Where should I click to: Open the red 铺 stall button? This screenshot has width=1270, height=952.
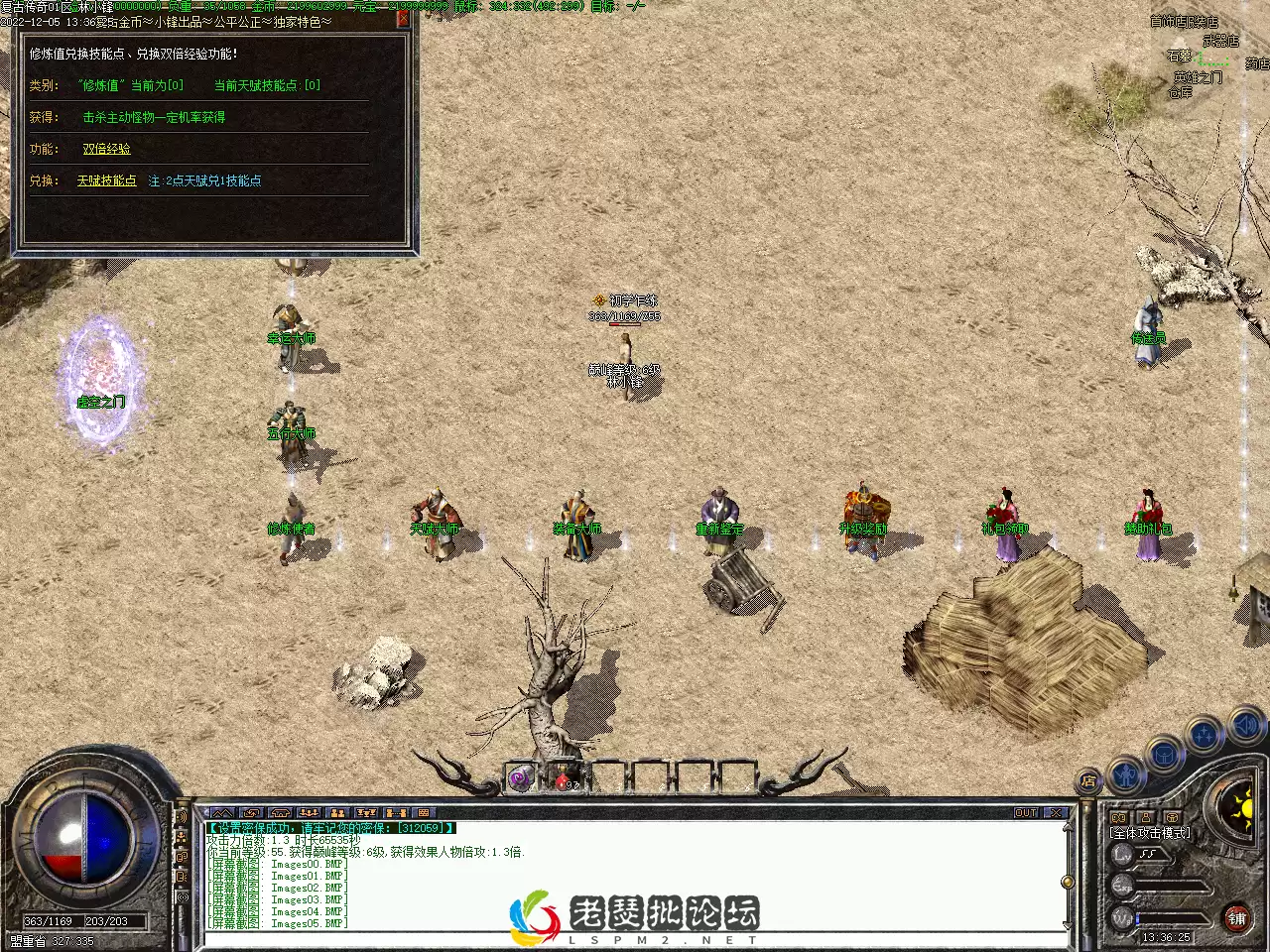(1236, 918)
